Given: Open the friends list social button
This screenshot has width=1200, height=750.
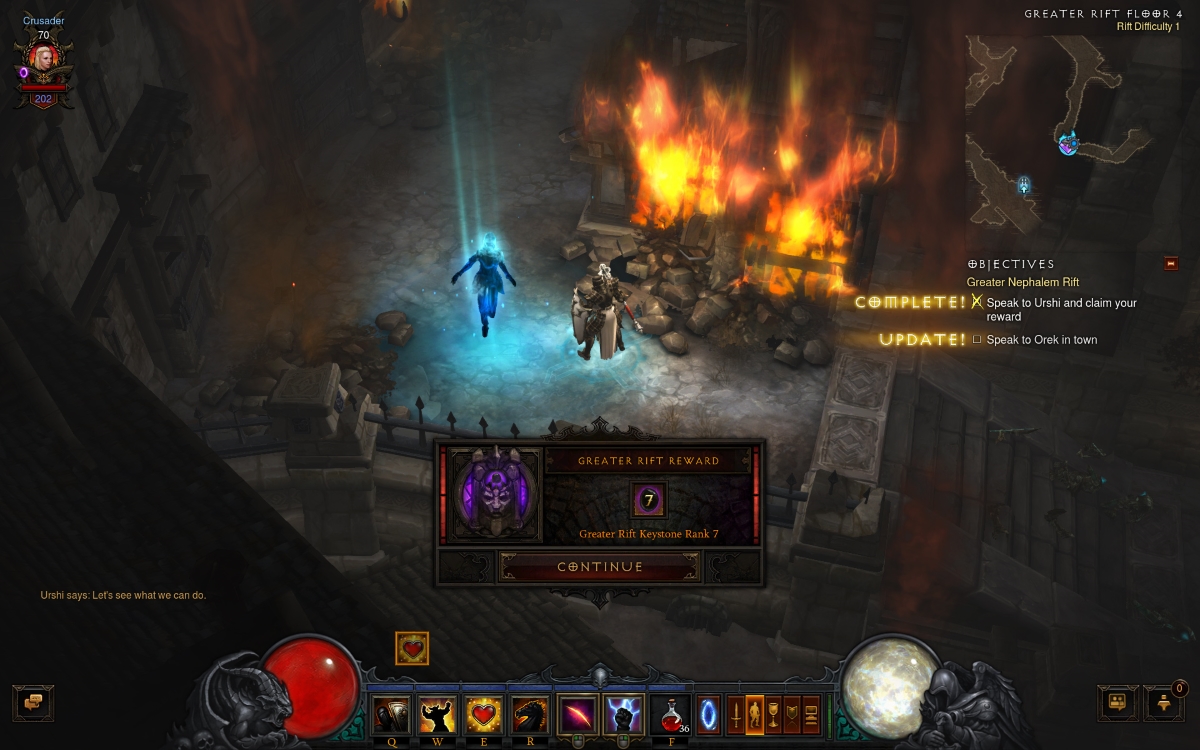Looking at the screenshot, I should (x=1117, y=702).
